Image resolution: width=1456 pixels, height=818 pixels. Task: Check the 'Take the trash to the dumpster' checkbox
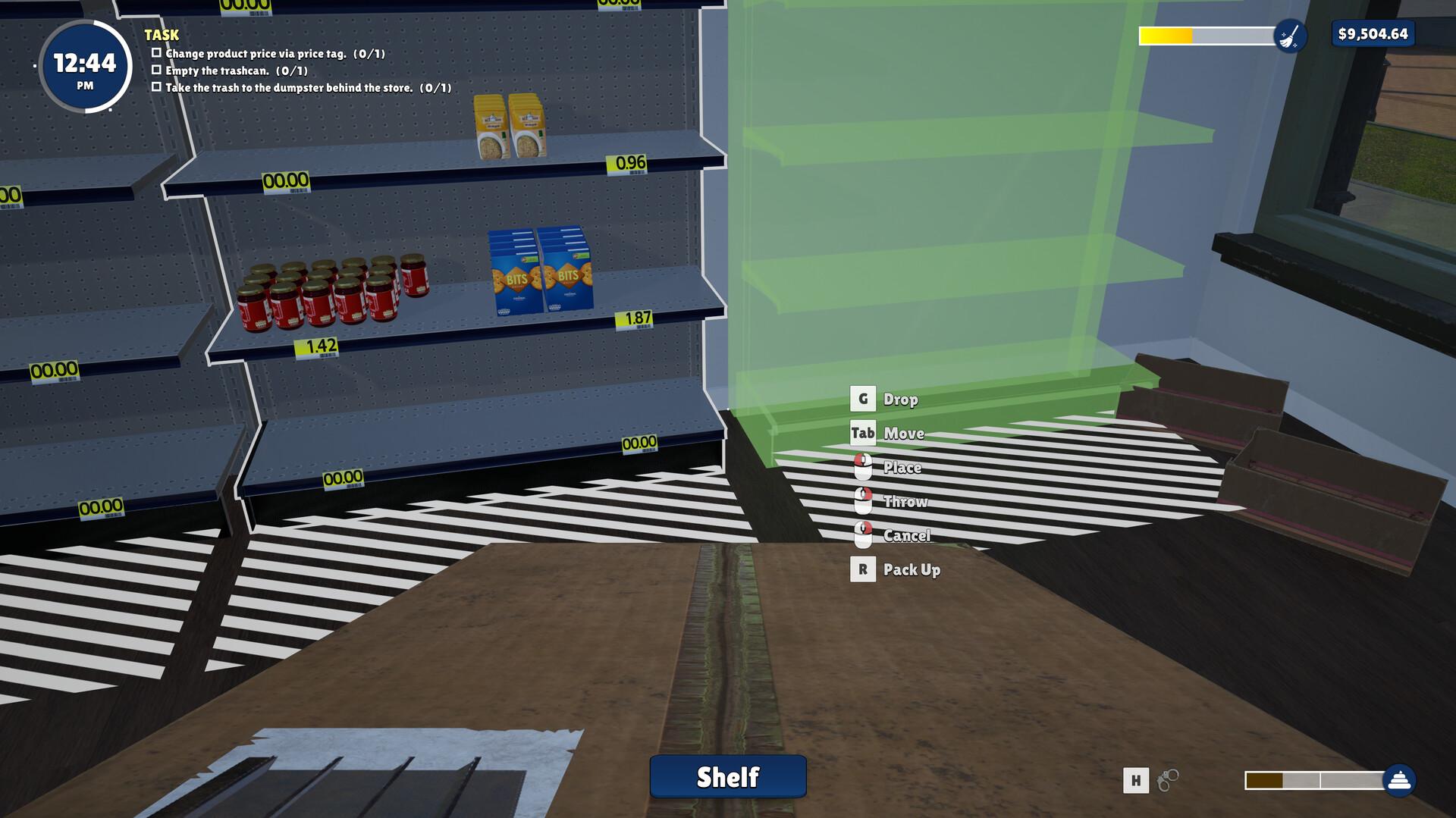tap(156, 88)
